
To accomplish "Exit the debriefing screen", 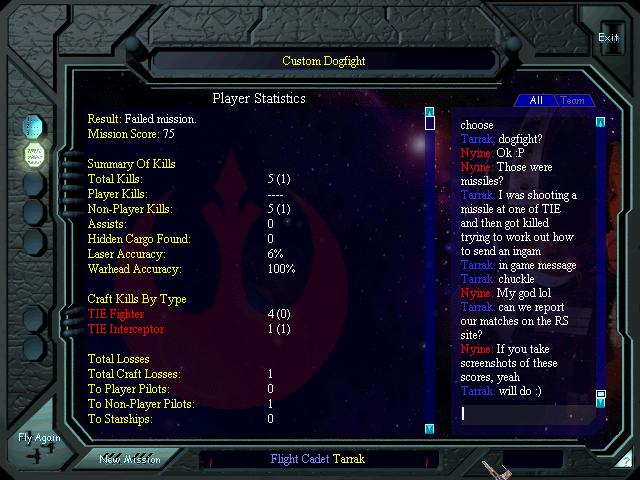I will pyautogui.click(x=608, y=38).
